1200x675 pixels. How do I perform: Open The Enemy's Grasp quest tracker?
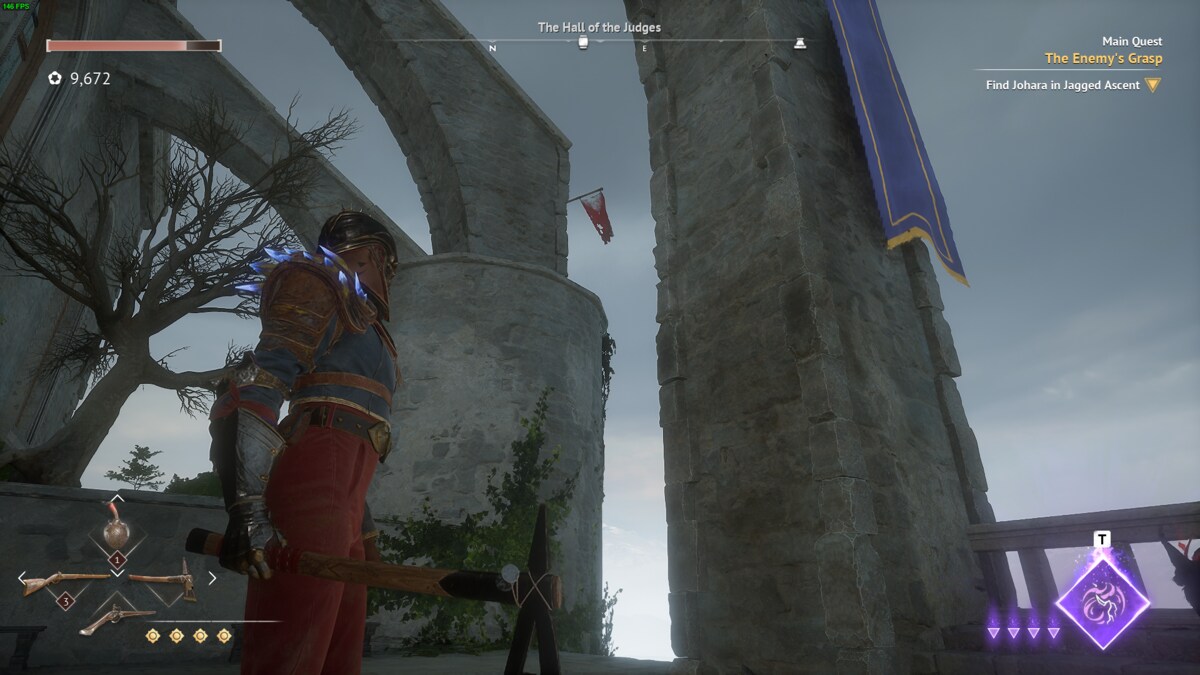[1103, 59]
